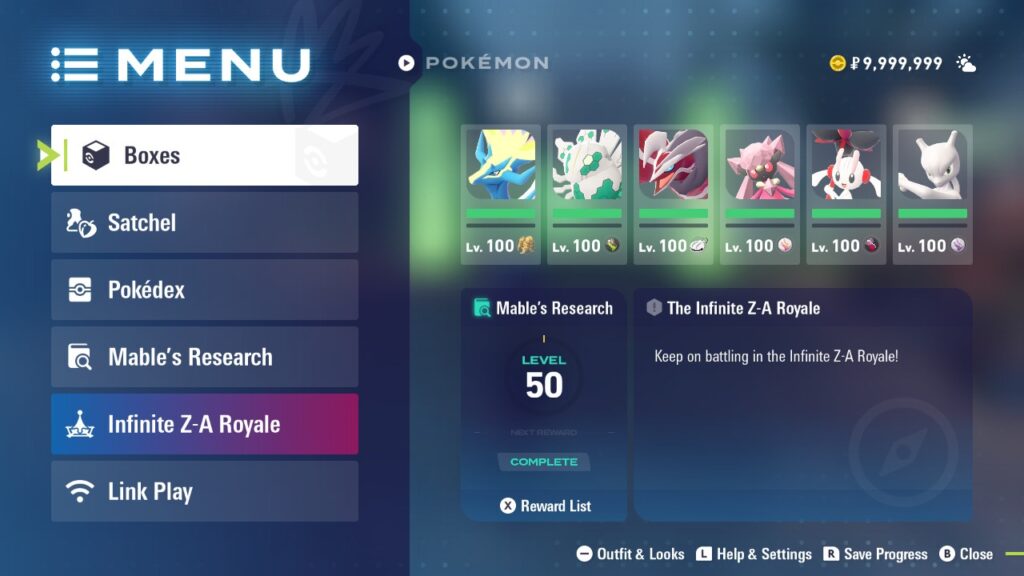1024x576 pixels.
Task: Close the menu
Action: pos(966,554)
